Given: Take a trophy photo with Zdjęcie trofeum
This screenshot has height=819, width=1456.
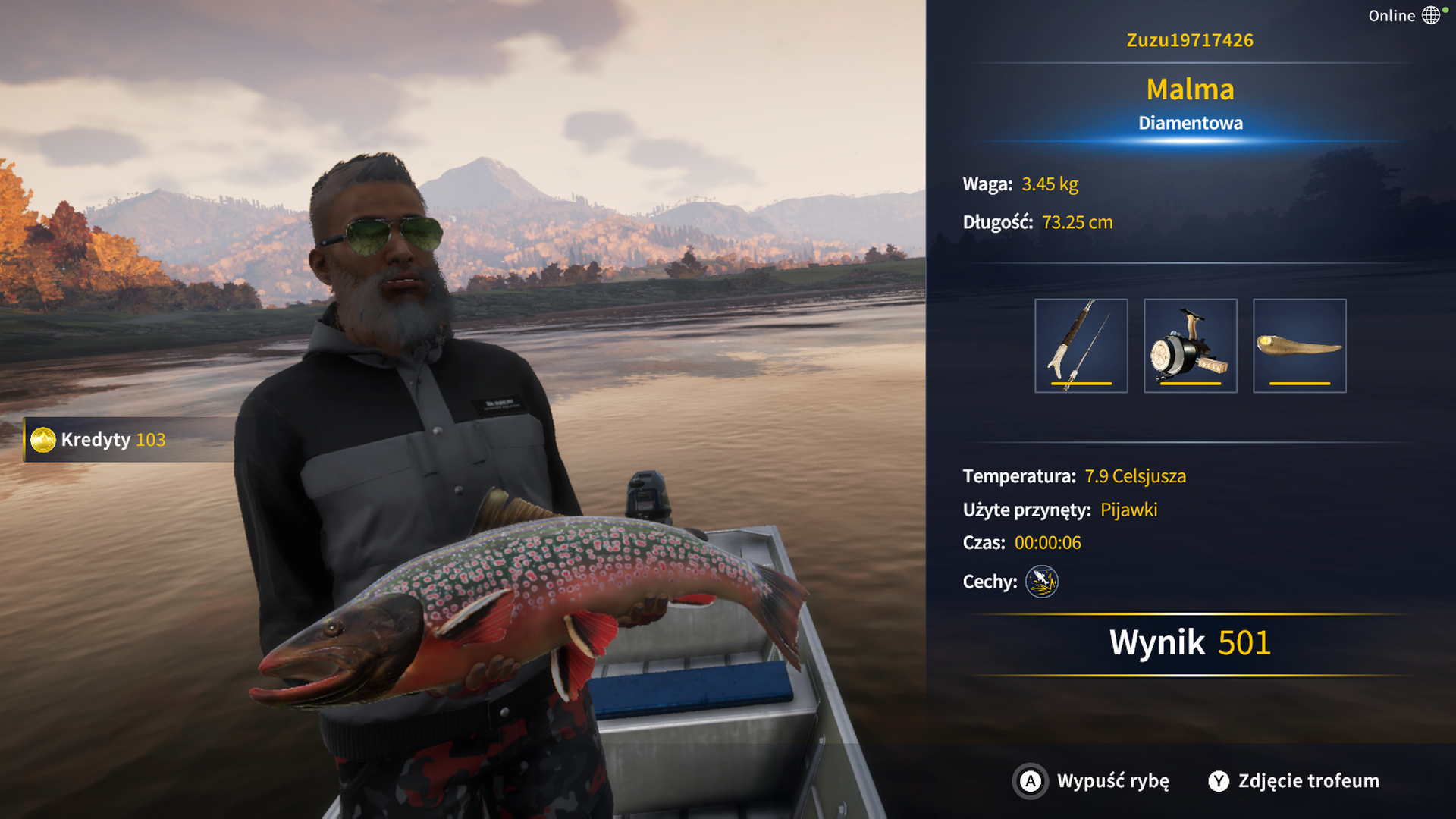Looking at the screenshot, I should pyautogui.click(x=1294, y=781).
